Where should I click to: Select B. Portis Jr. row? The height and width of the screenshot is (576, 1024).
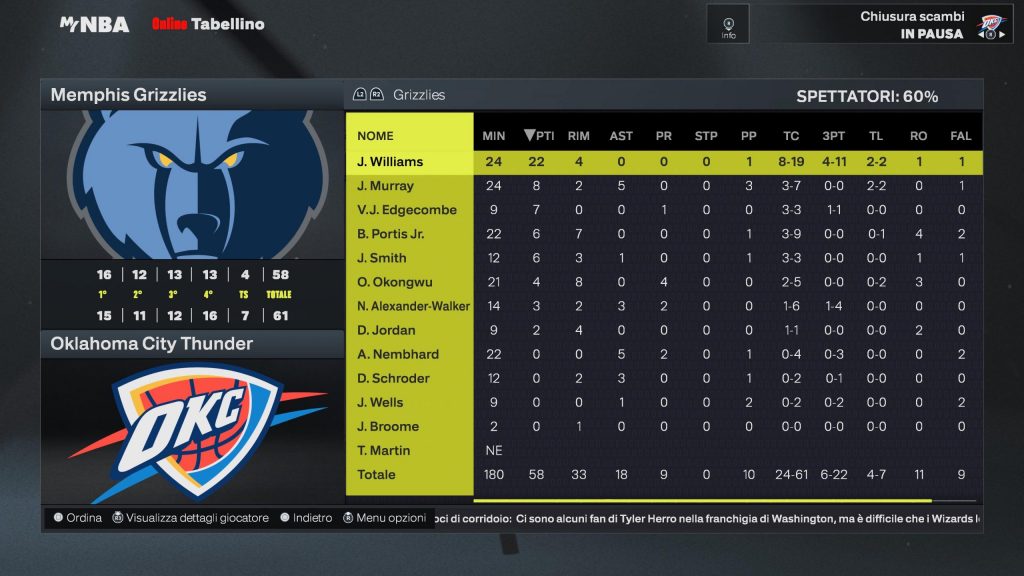392,234
